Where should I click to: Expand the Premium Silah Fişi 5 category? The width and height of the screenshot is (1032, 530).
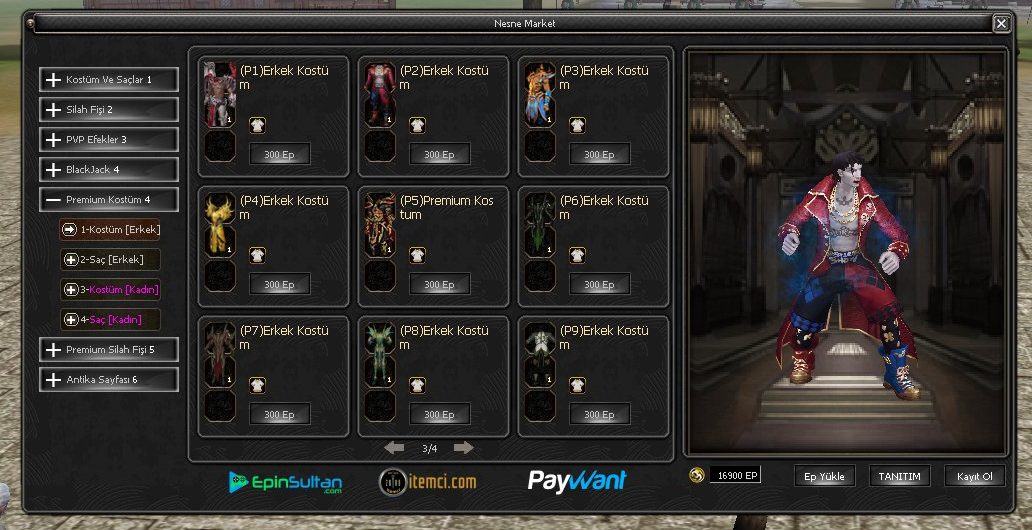(x=109, y=350)
